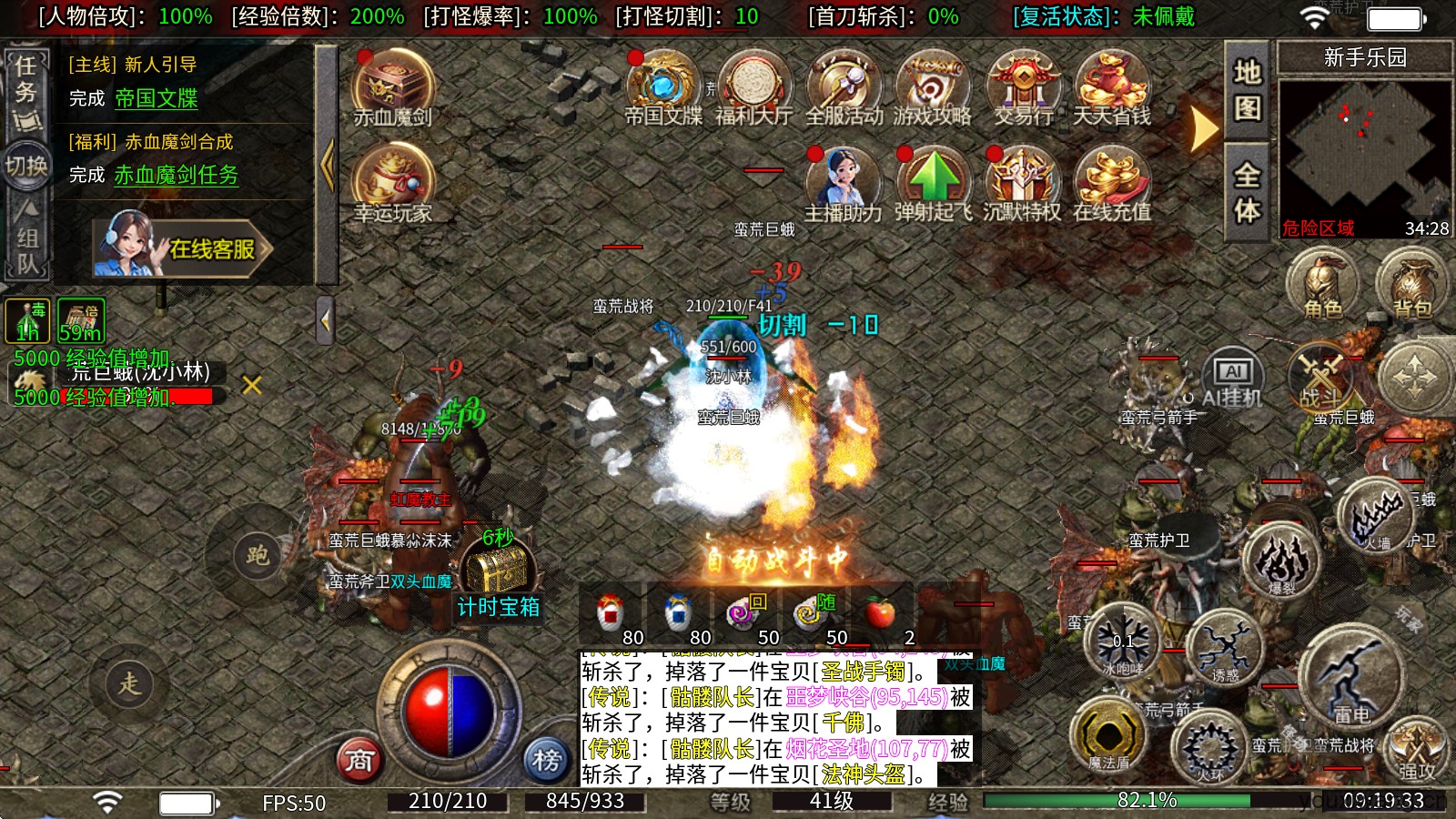Click the 82.1% experience progress bar
This screenshot has height=819, width=1456.
[1147, 801]
